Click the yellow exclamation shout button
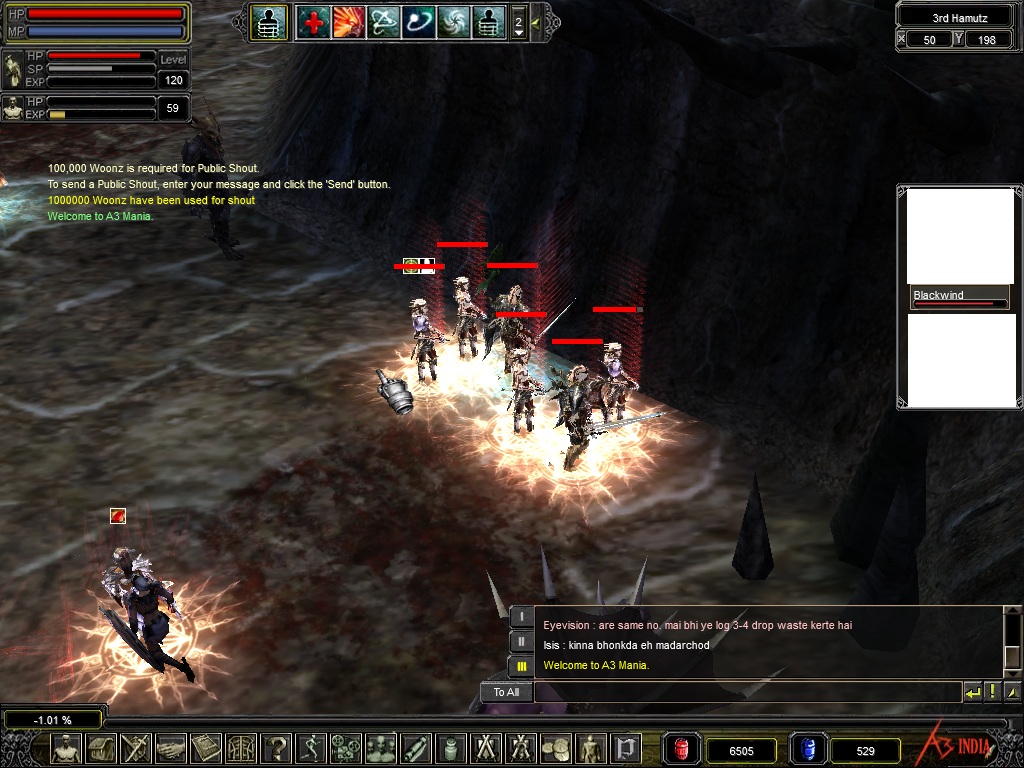The image size is (1024, 768). [993, 692]
